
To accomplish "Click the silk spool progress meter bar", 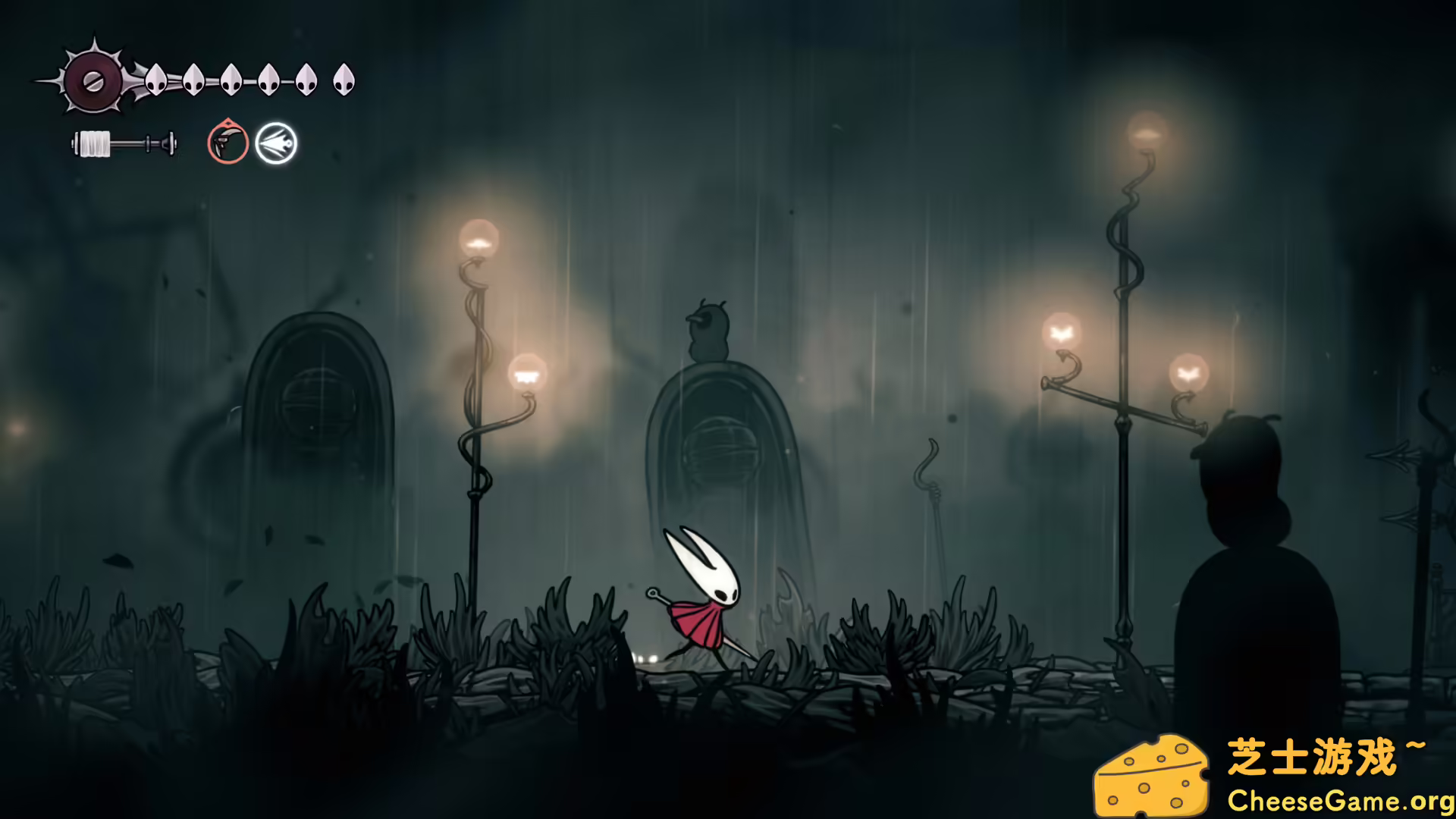I will click(x=124, y=141).
